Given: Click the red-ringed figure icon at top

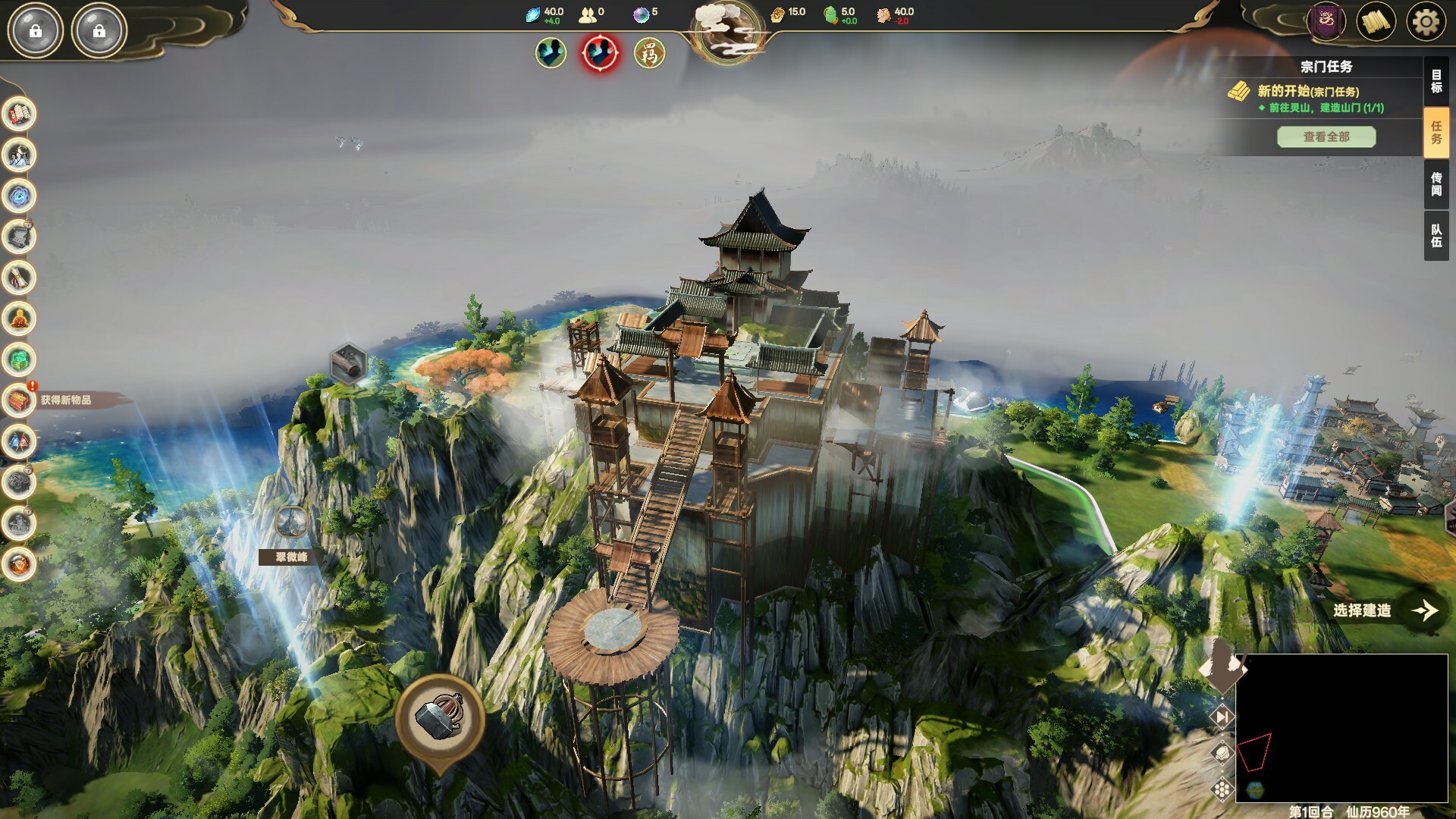Looking at the screenshot, I should click(600, 53).
